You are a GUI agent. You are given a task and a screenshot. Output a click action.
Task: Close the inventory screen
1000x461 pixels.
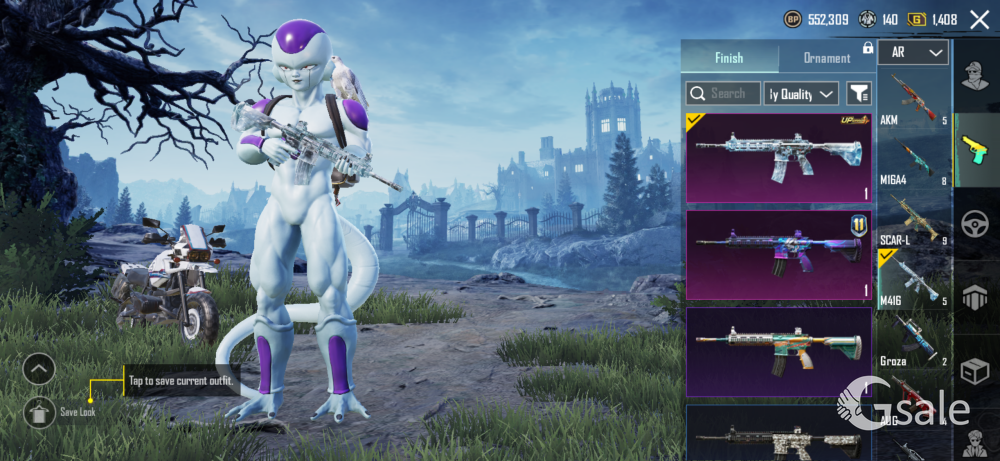(979, 19)
